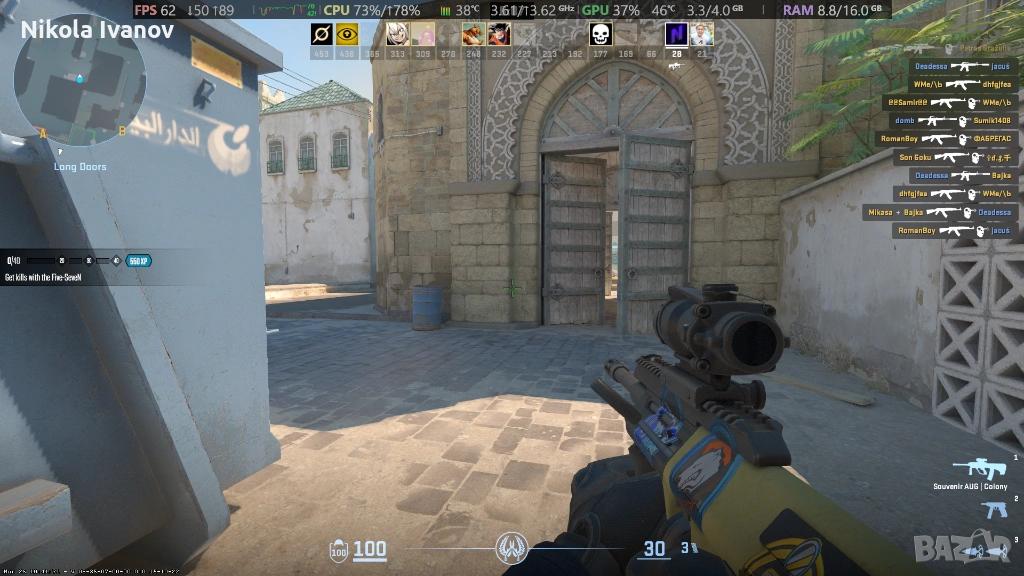Click the skull avatar on the scoreboard
Viewport: 1024px width, 576px height.
(x=600, y=35)
